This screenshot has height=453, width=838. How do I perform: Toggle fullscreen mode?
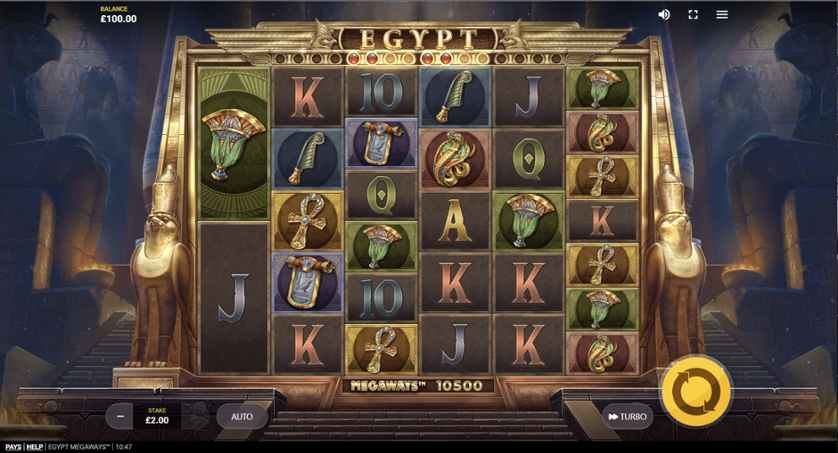[693, 15]
